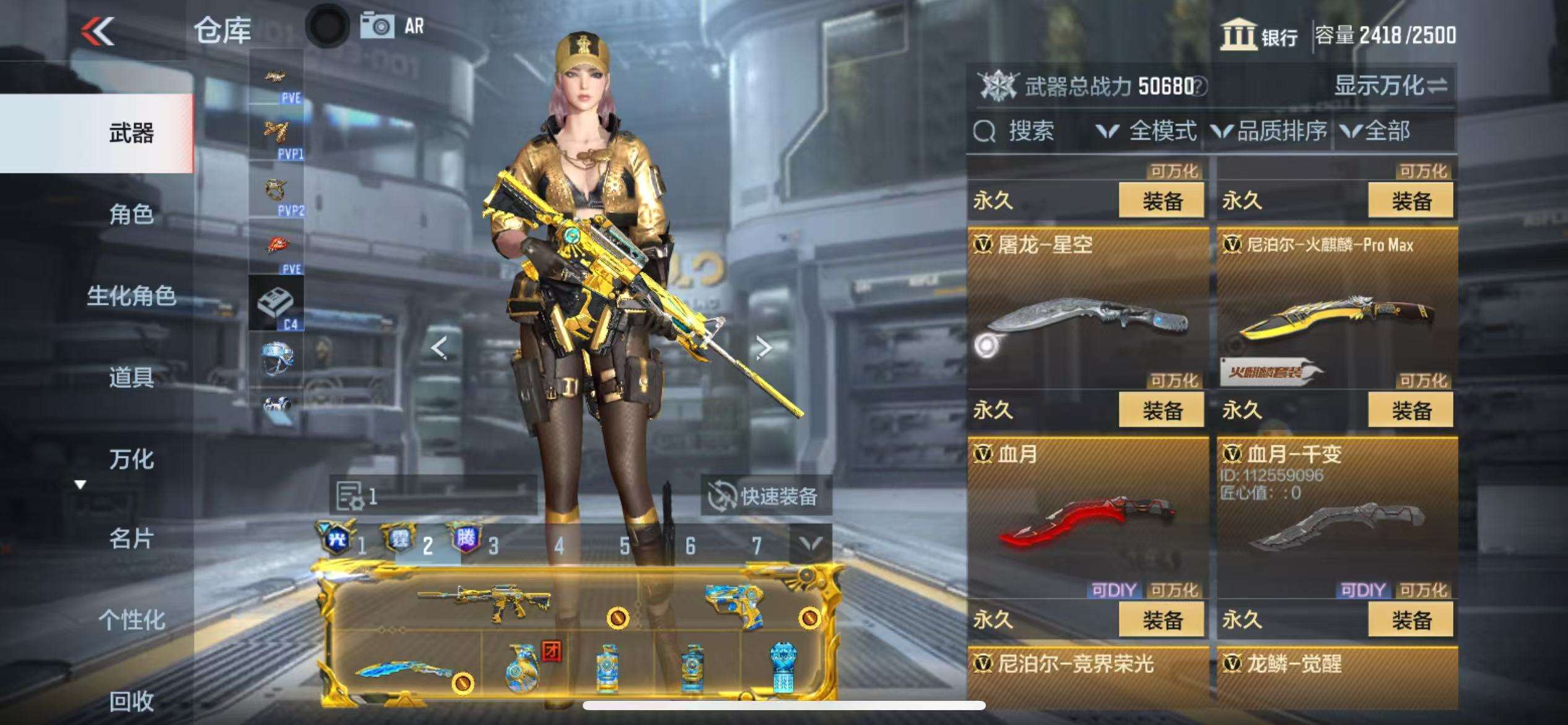Viewport: 1568px width, 725px height.
Task: Select the C4 loadout slot
Action: click(x=276, y=304)
